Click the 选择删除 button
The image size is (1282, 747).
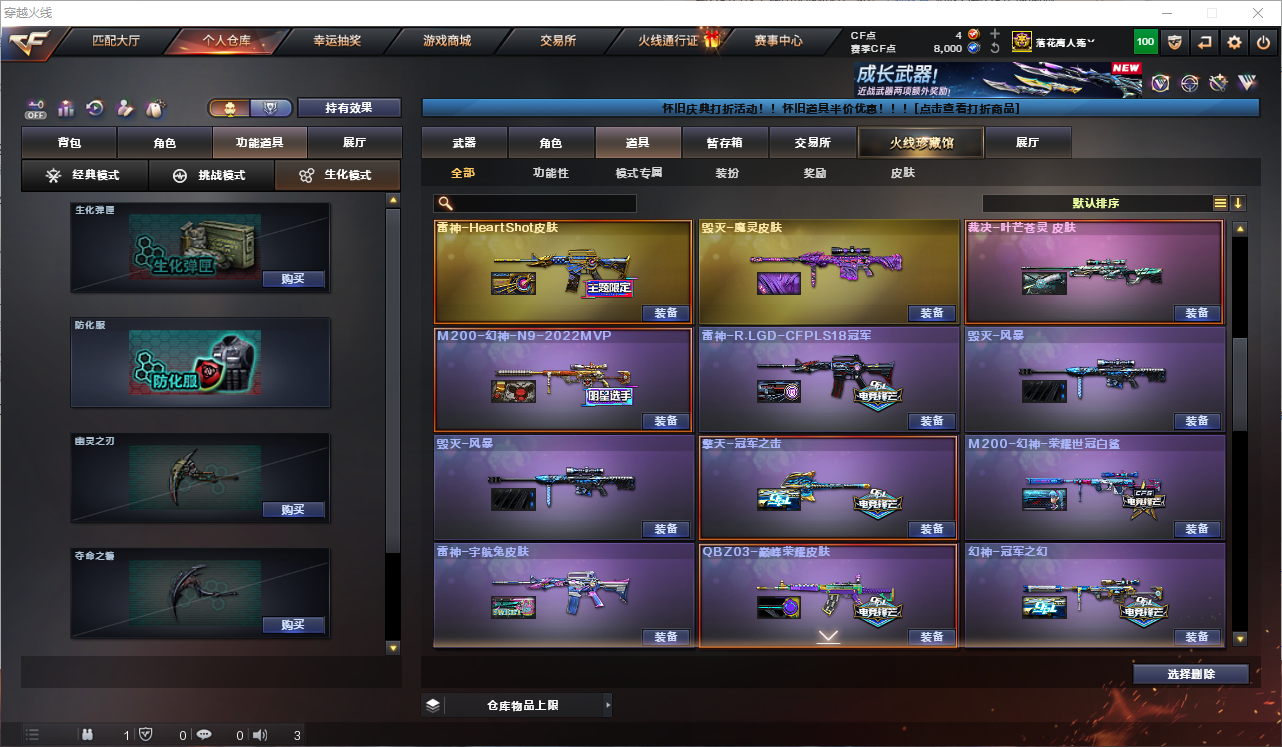click(x=1190, y=674)
